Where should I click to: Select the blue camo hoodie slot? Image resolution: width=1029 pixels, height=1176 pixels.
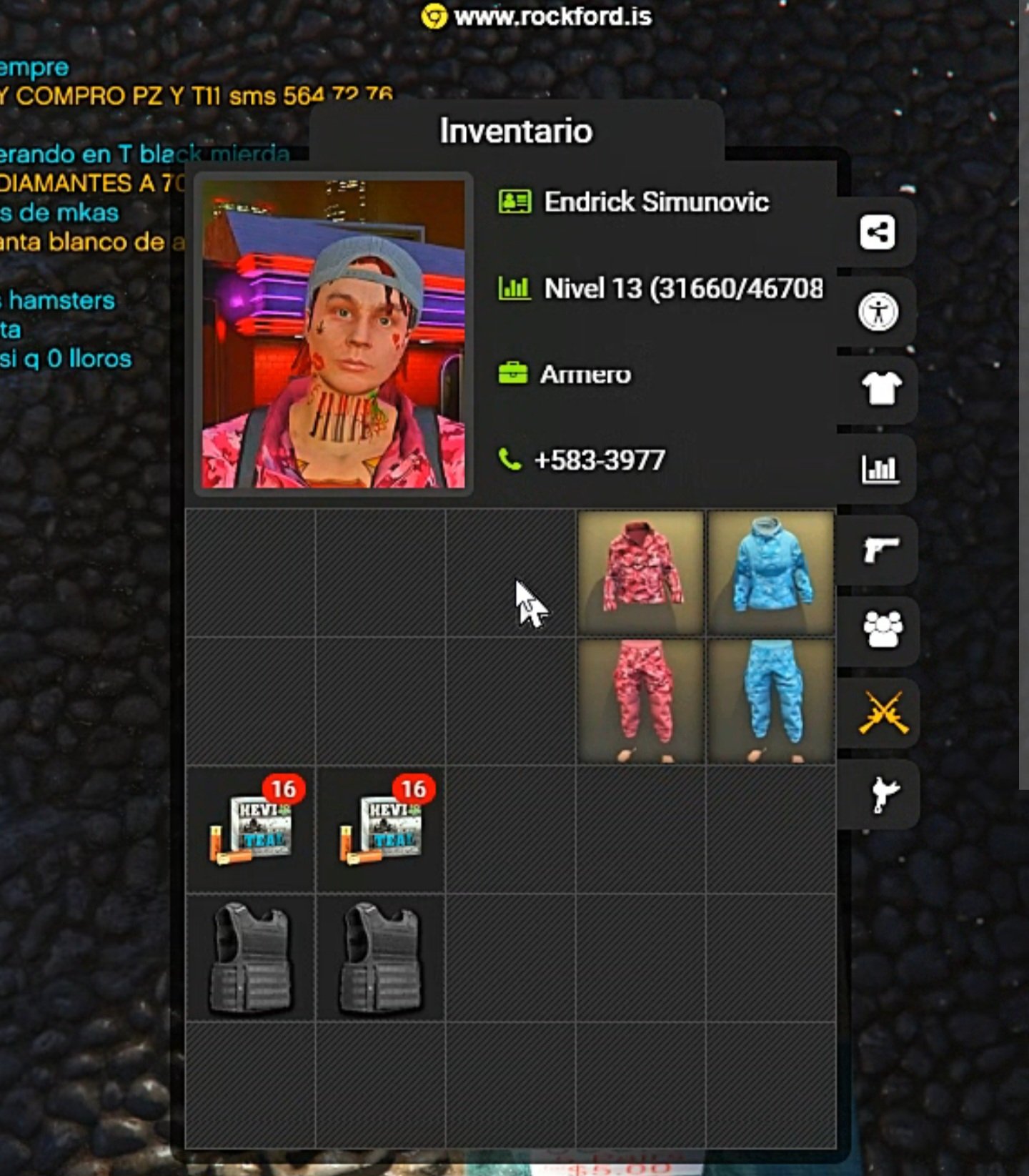point(771,572)
